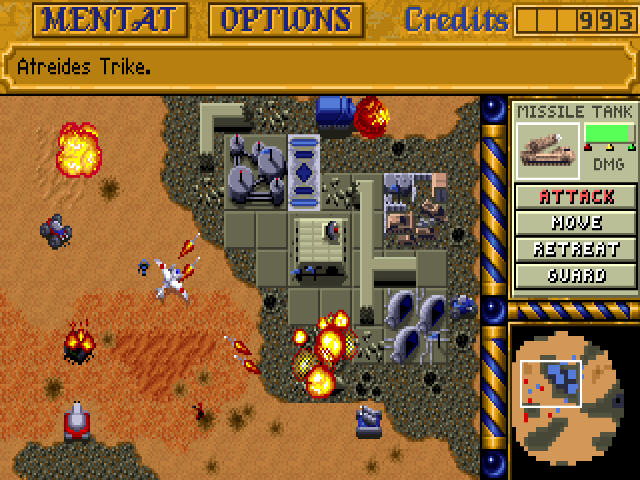Set the unit to Guard

[x=576, y=275]
